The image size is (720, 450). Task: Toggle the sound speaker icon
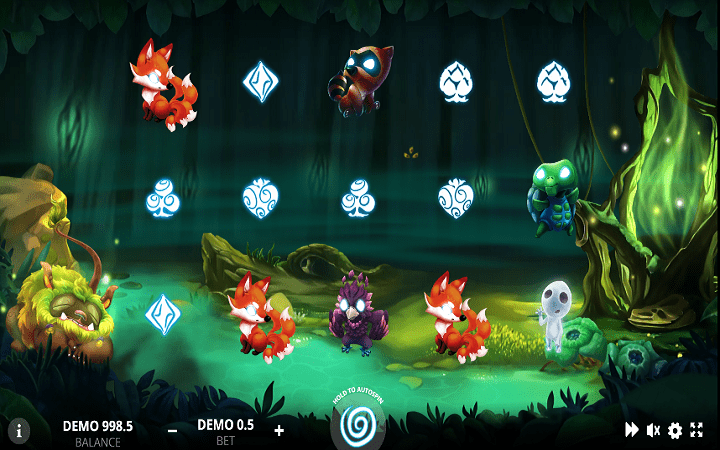[x=653, y=430]
